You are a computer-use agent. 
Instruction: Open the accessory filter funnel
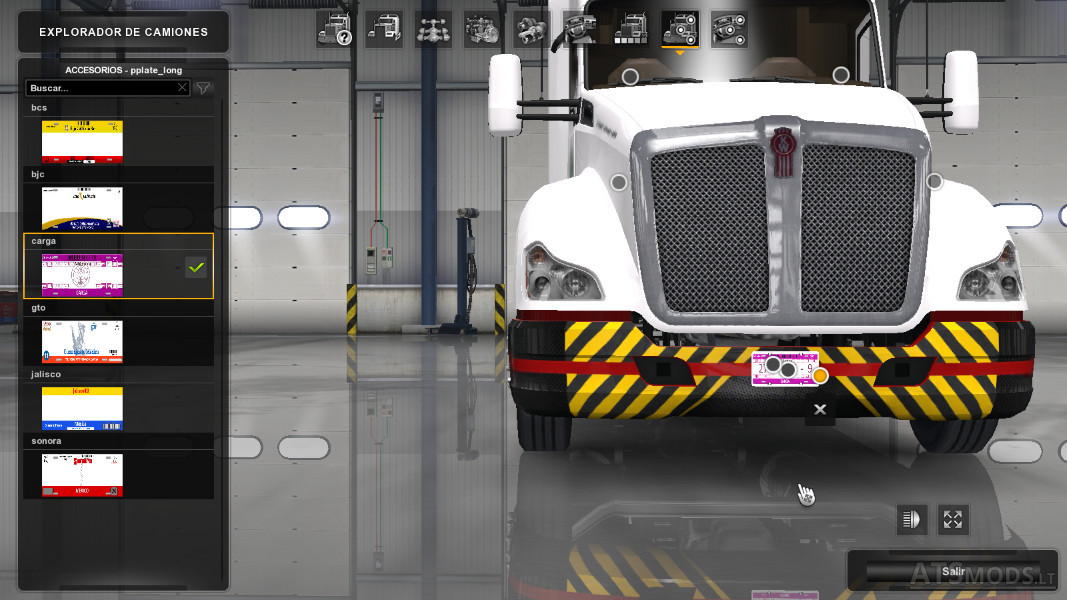click(x=203, y=88)
